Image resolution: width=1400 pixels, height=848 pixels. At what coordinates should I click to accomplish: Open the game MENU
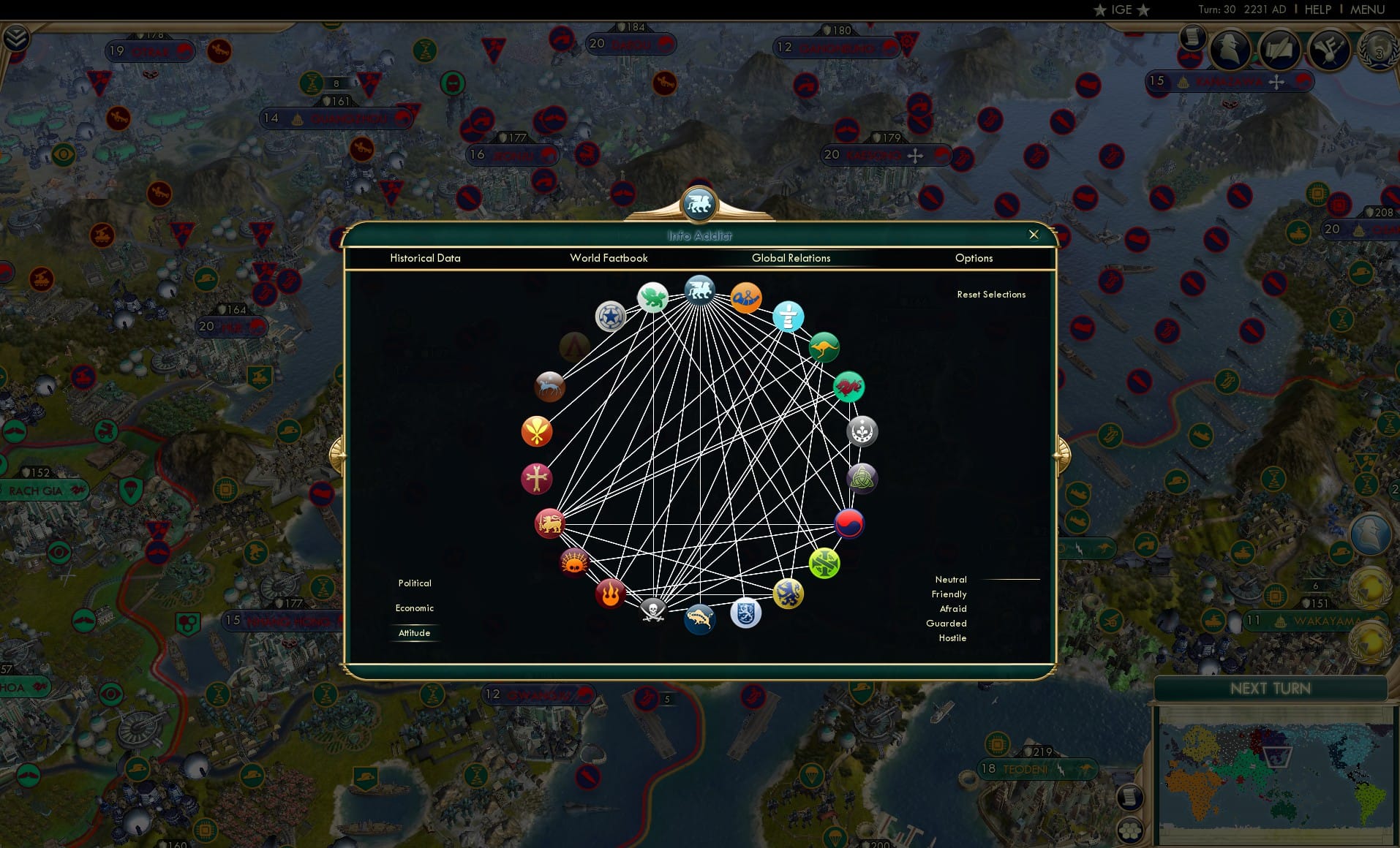coord(1366,10)
